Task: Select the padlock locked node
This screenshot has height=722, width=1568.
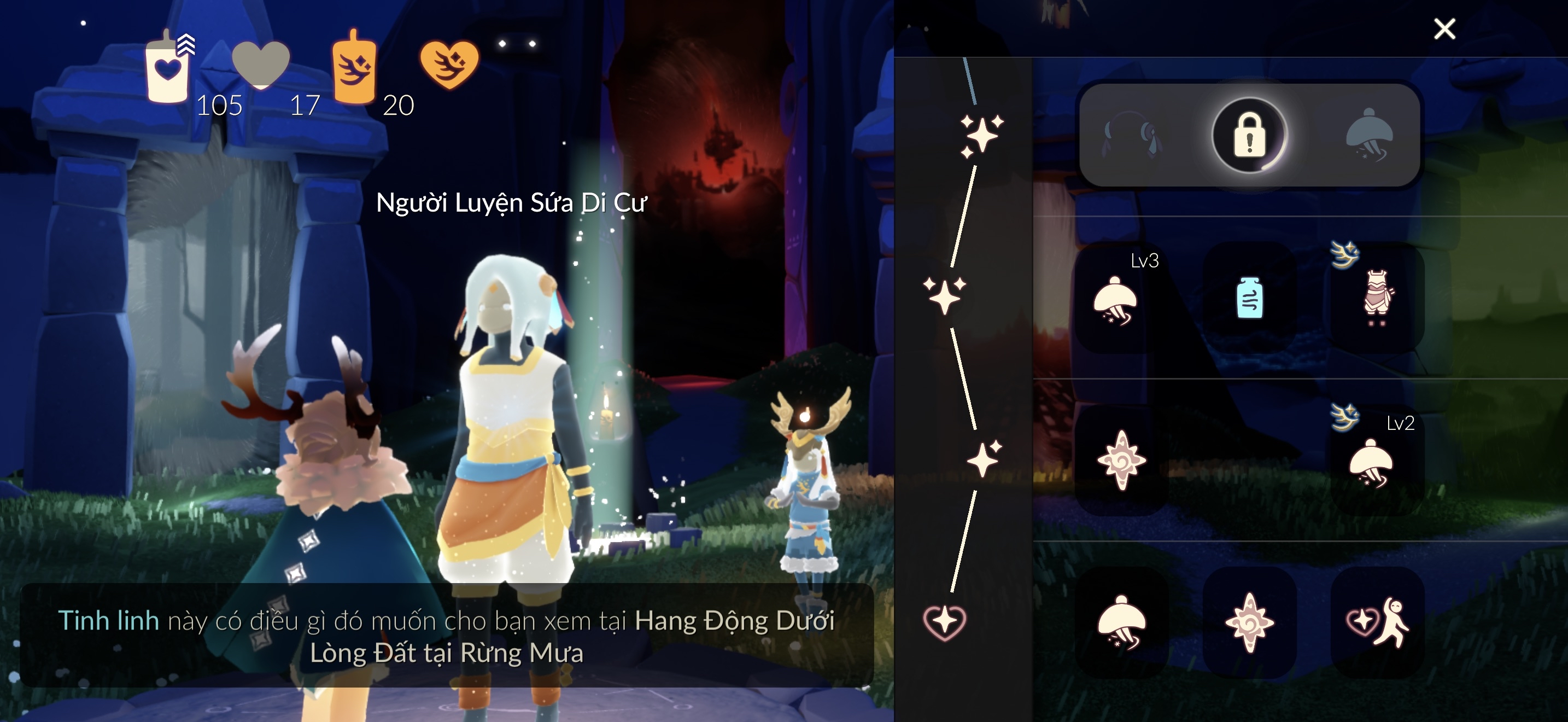Action: (x=1250, y=135)
